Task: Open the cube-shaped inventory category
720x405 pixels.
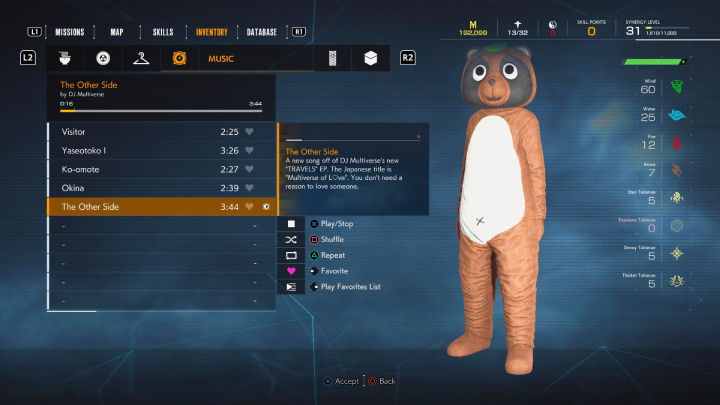Action: pyautogui.click(x=370, y=58)
